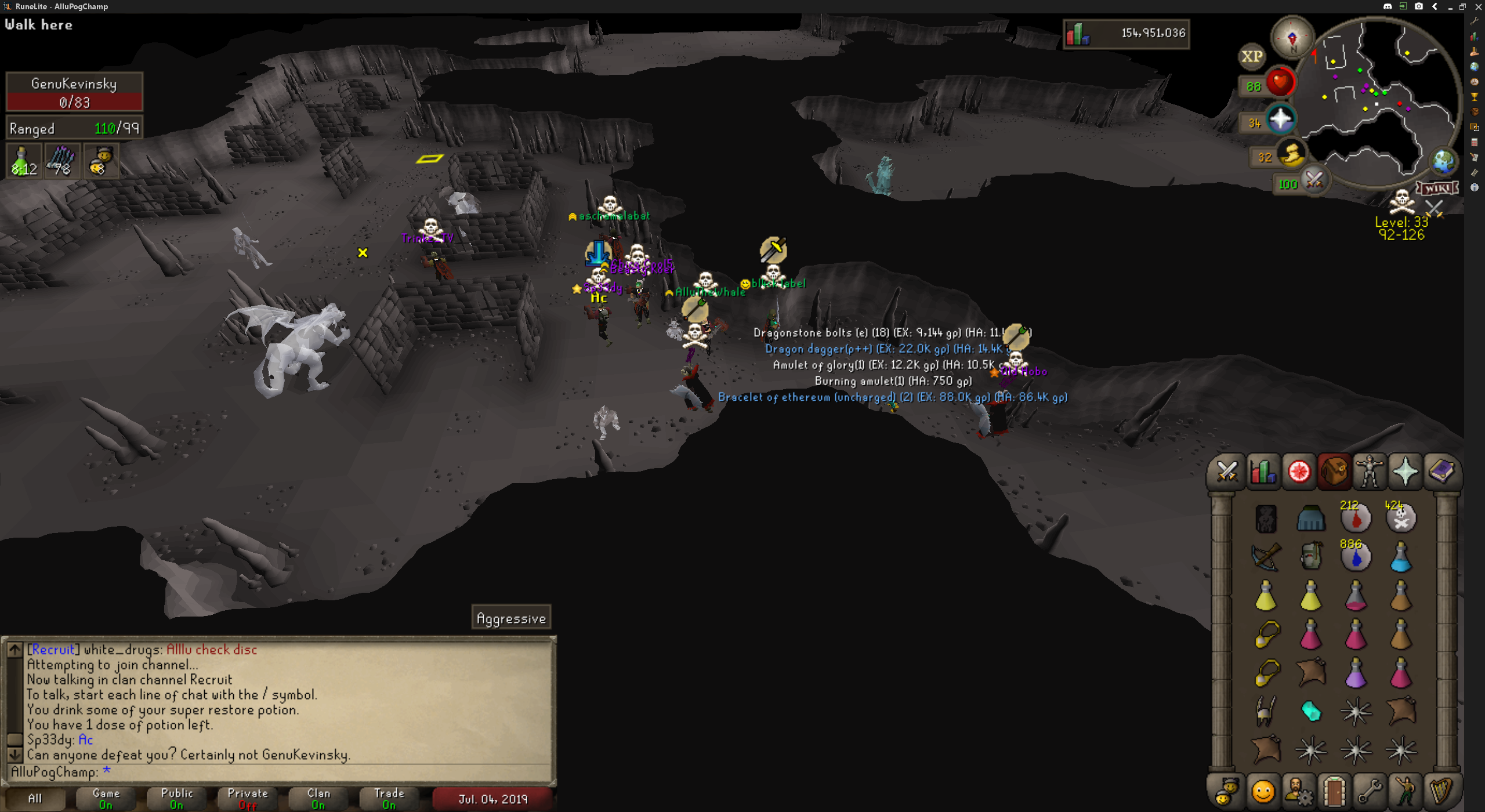Select the crossbow in the inventory
This screenshot has height=812, width=1485.
pos(1266,557)
